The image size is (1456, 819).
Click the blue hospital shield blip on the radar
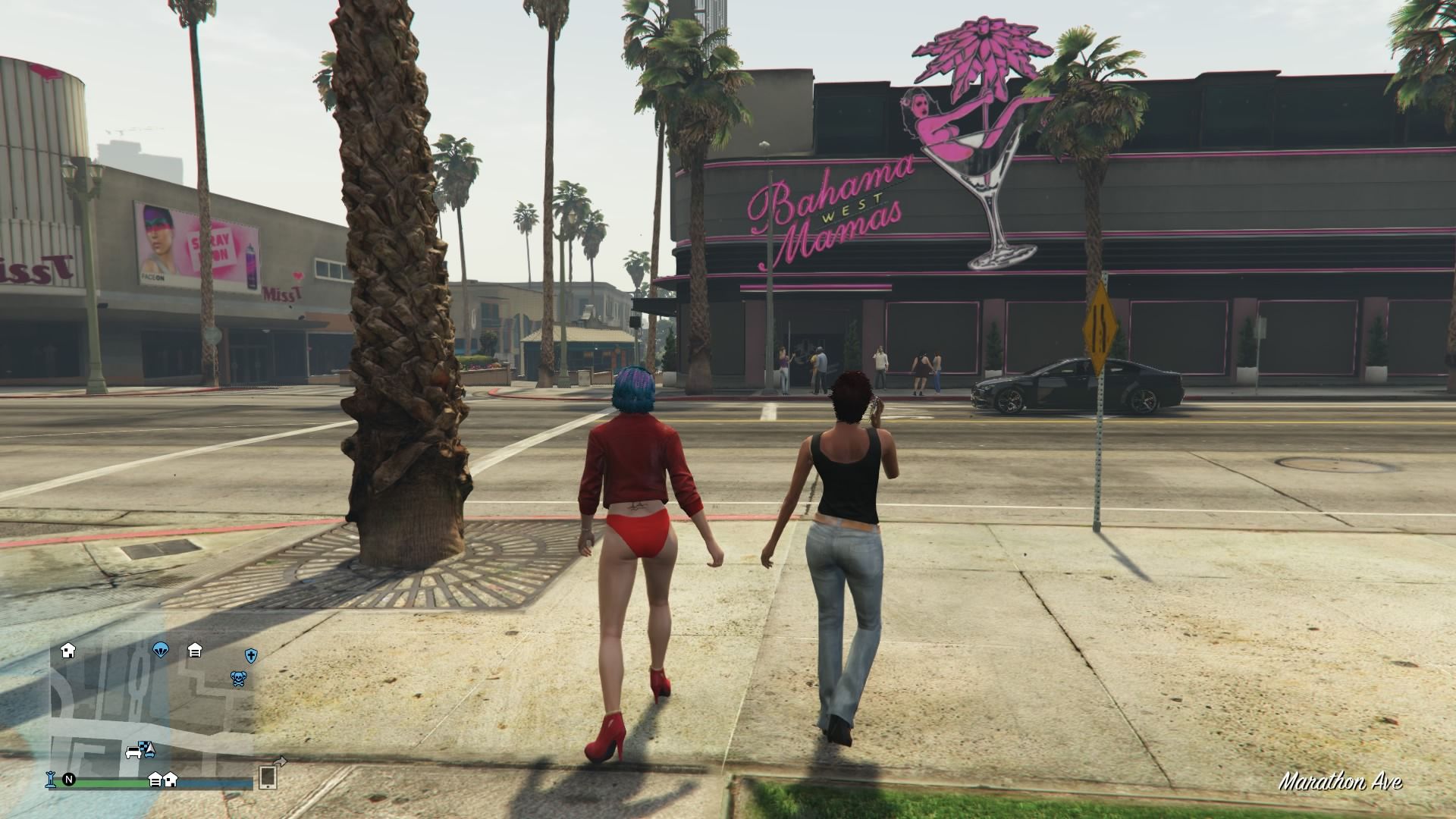pos(251,655)
